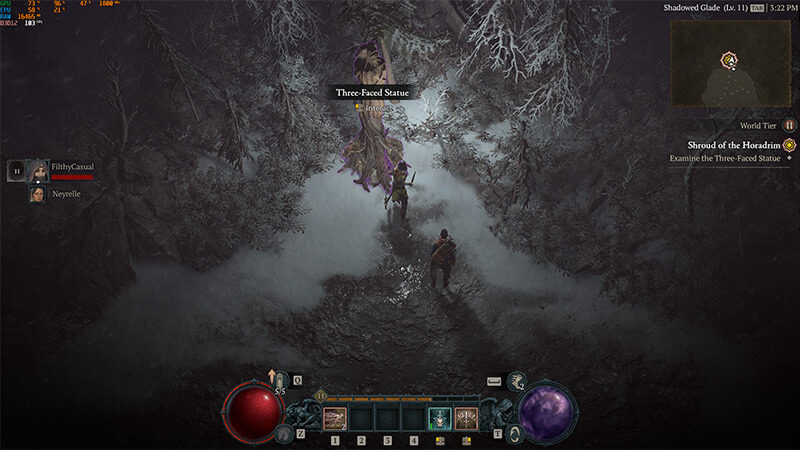Click the evade icon beside the health globe
Image resolution: width=800 pixels, height=450 pixels.
click(x=284, y=433)
